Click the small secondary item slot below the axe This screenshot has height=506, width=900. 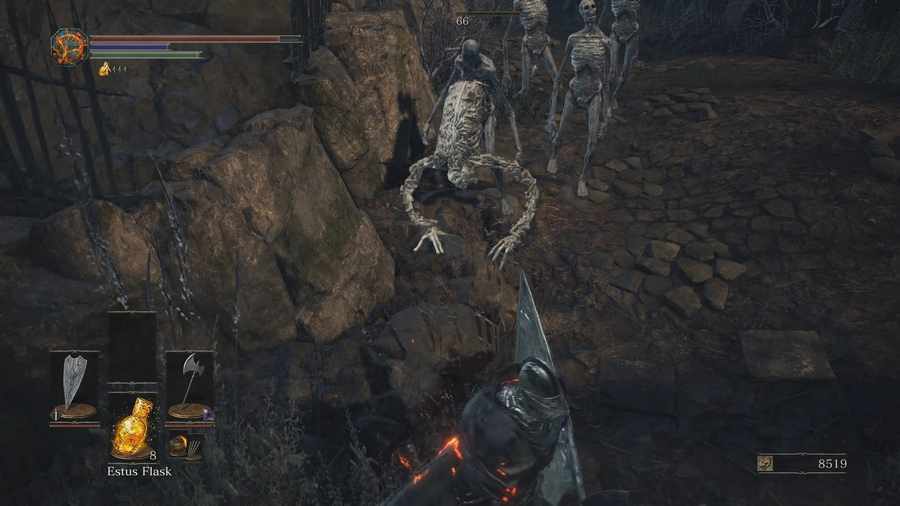pos(181,445)
